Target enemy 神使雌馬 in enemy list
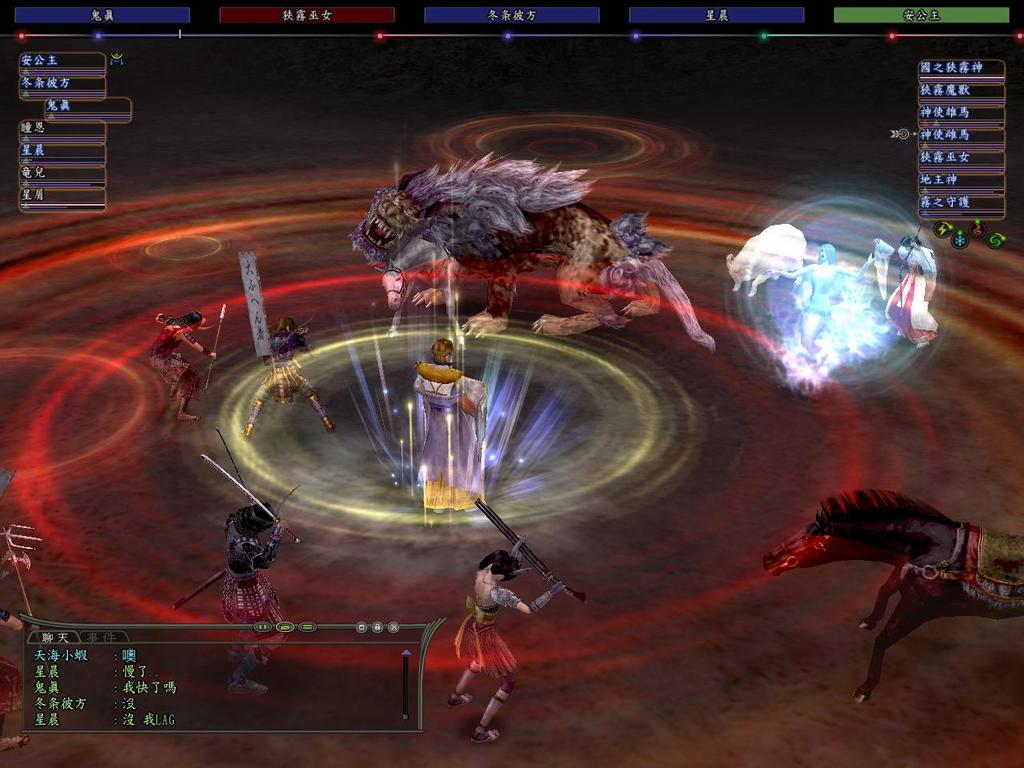 [961, 135]
